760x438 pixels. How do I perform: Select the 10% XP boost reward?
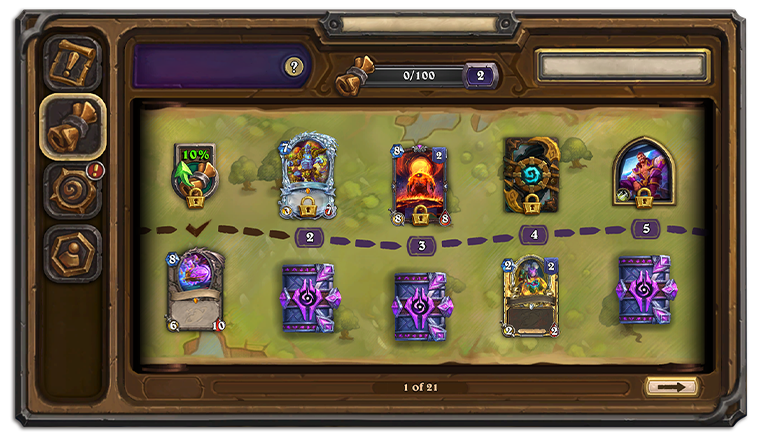point(195,172)
